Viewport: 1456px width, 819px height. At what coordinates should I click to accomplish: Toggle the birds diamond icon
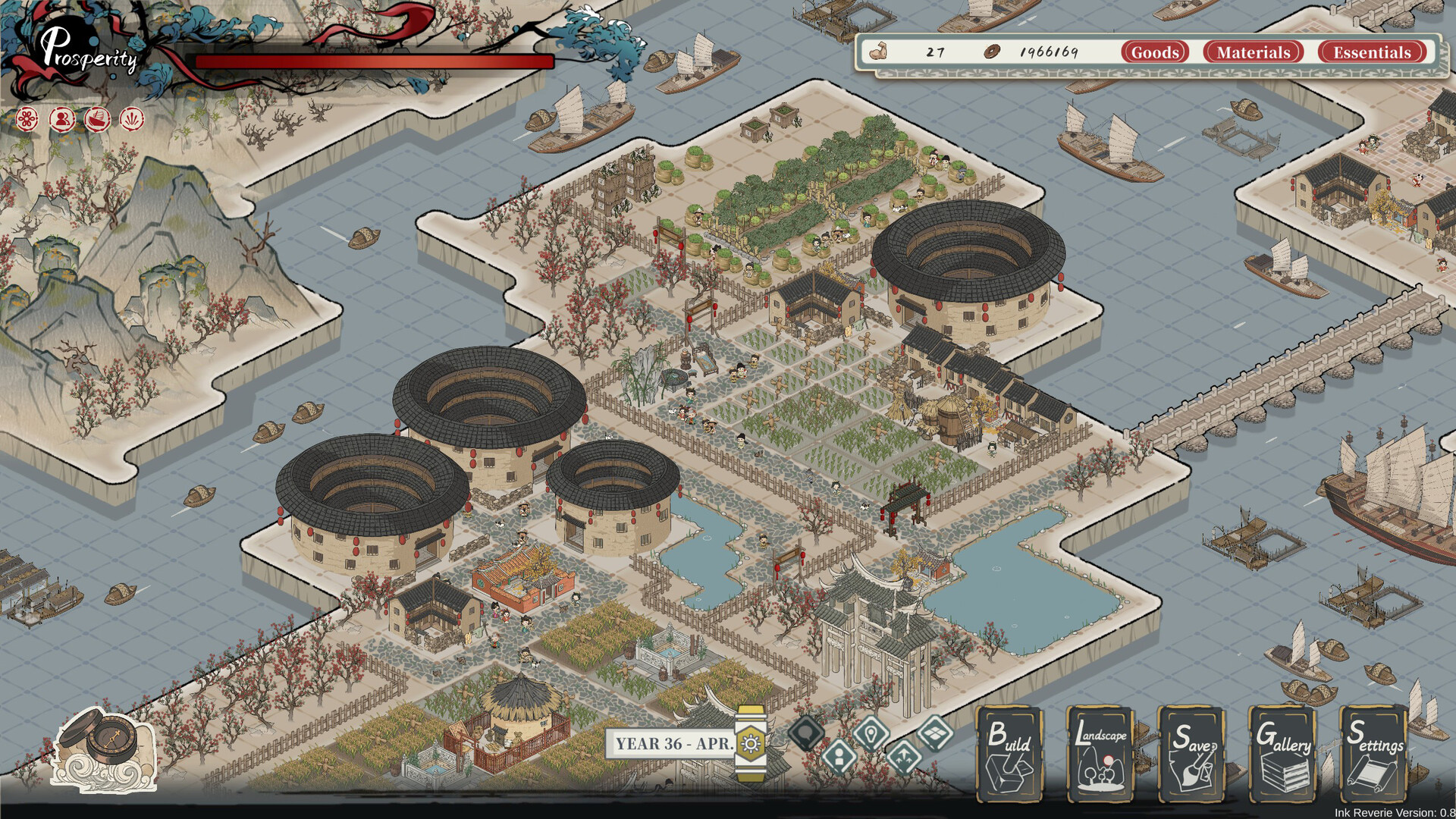903,756
